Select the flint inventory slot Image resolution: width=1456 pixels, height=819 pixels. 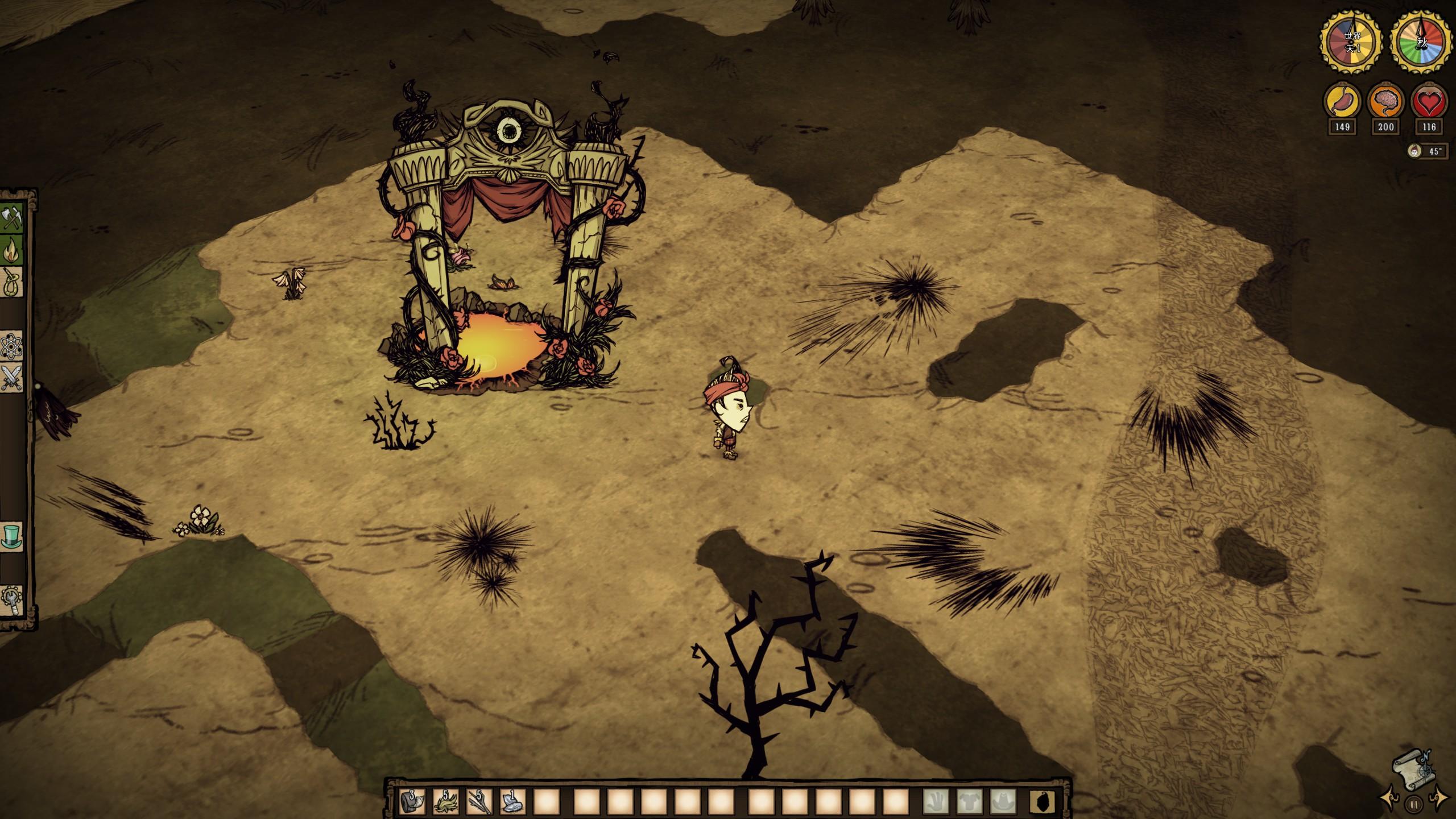(513, 801)
